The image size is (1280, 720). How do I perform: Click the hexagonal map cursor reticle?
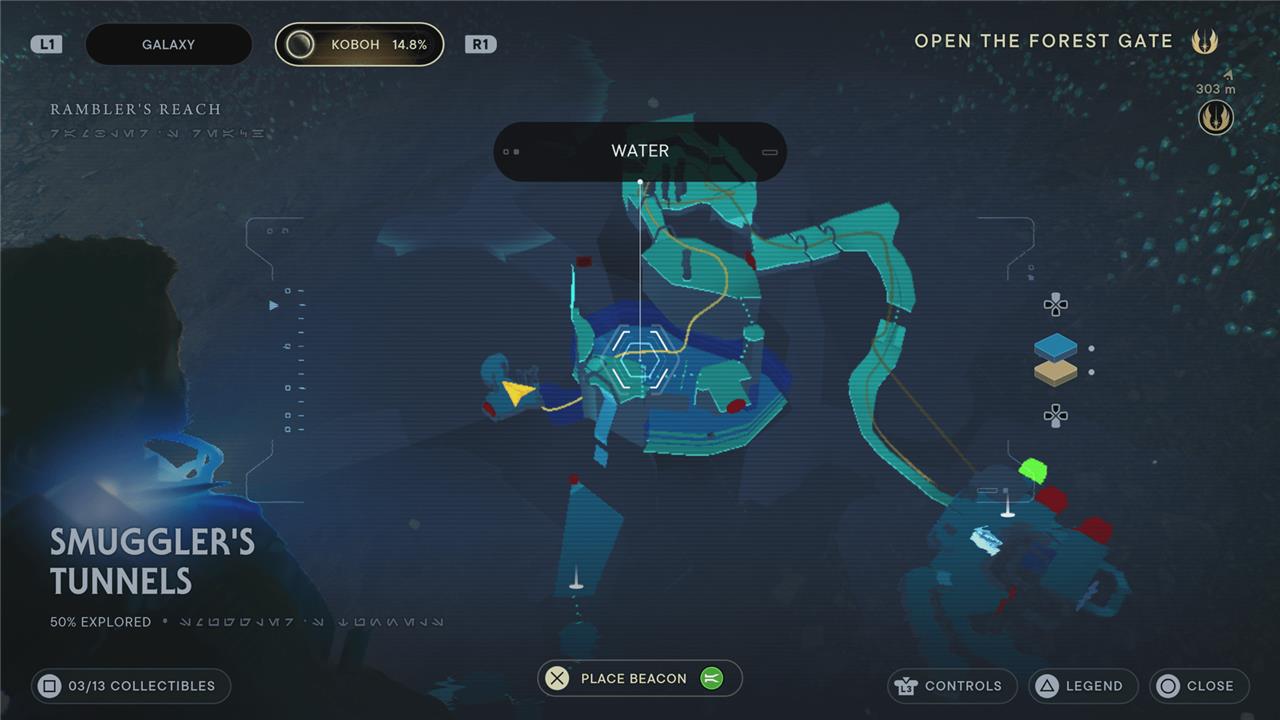point(640,357)
